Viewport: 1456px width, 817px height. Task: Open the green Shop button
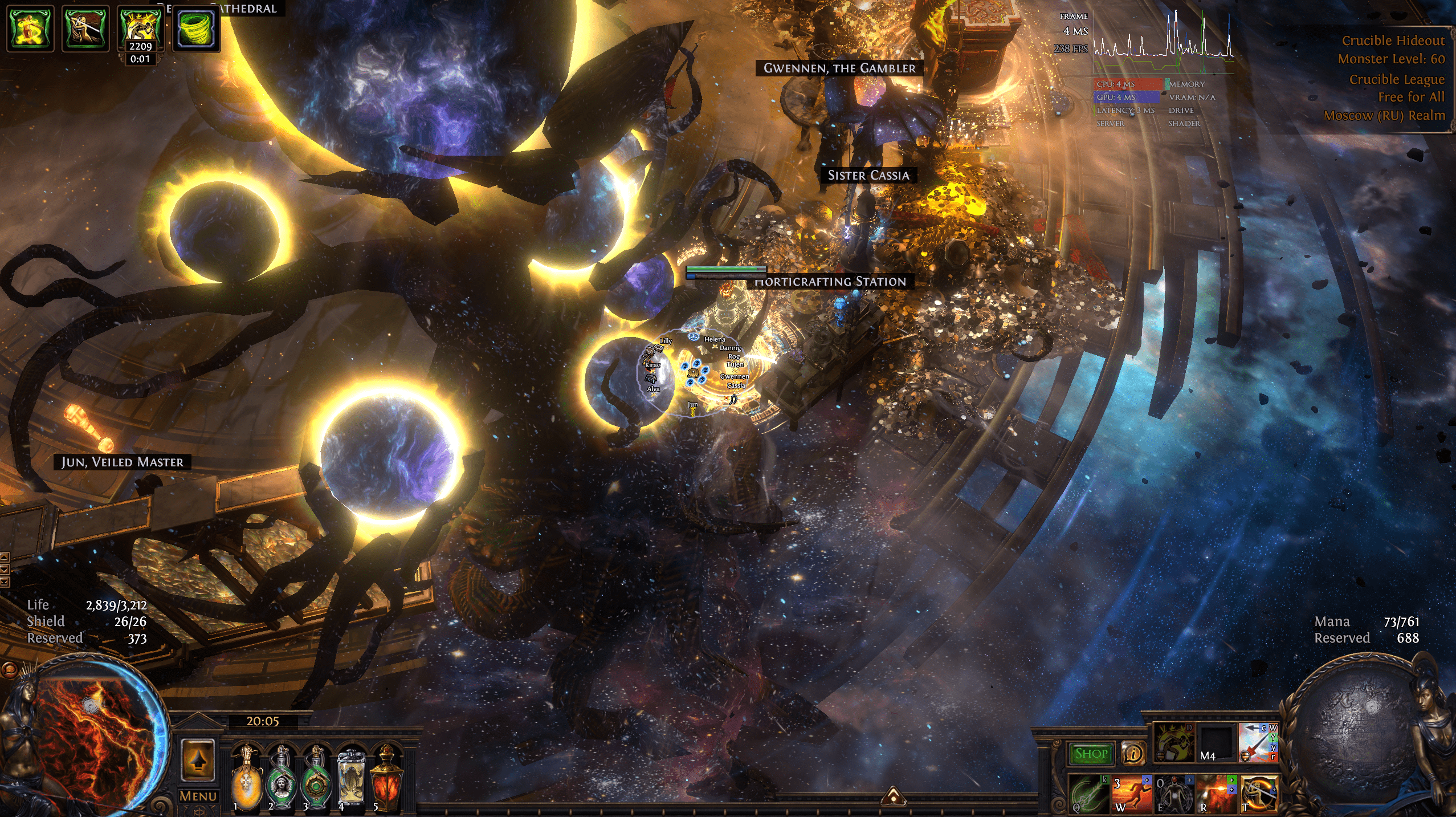1091,754
